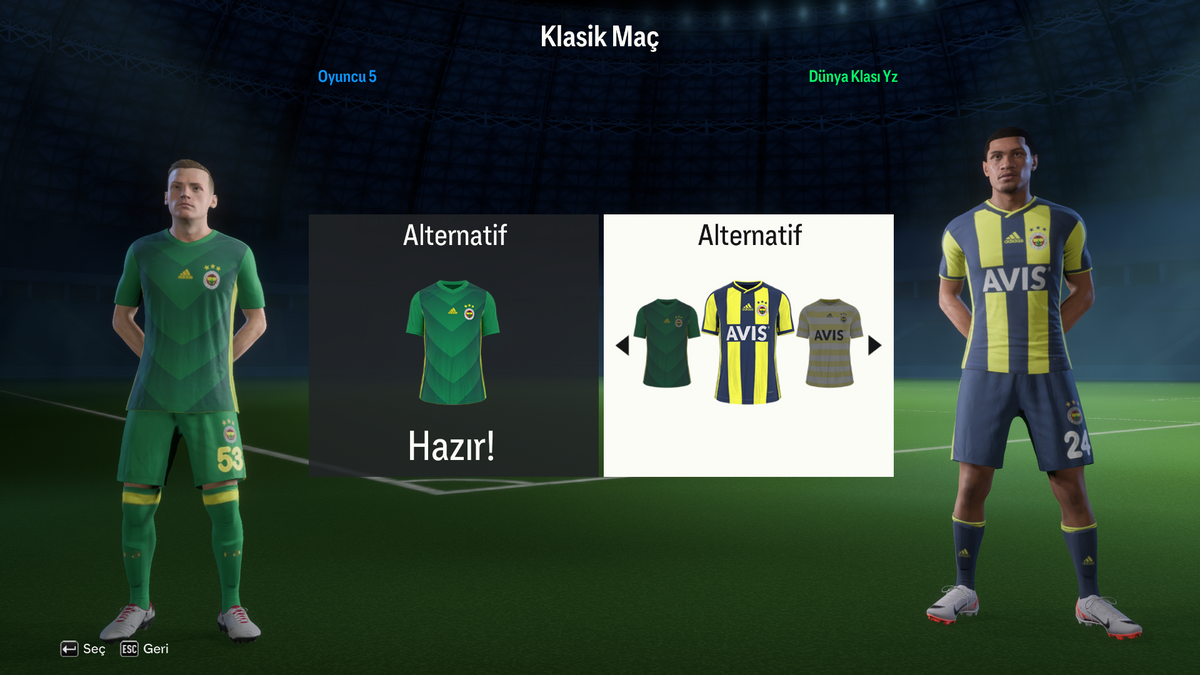Click the left arrow in kit selector
This screenshot has height=675, width=1200.
pos(622,346)
